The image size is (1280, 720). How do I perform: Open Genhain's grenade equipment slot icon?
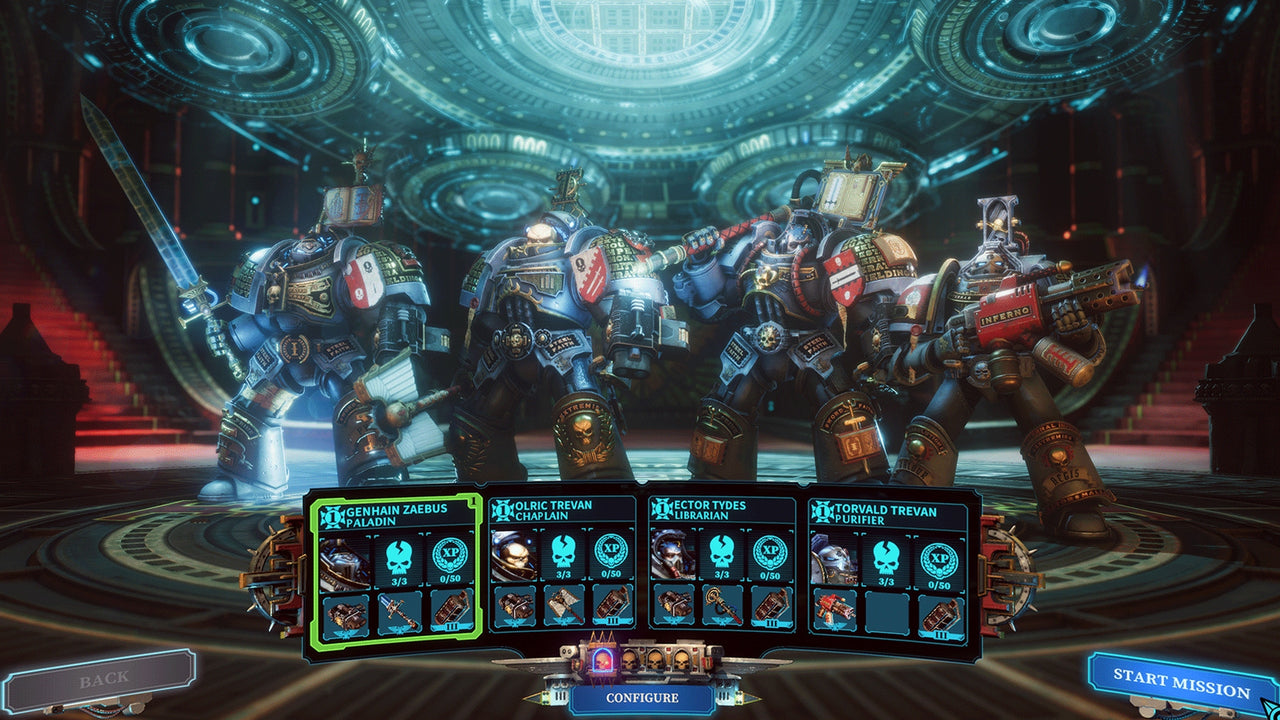450,612
